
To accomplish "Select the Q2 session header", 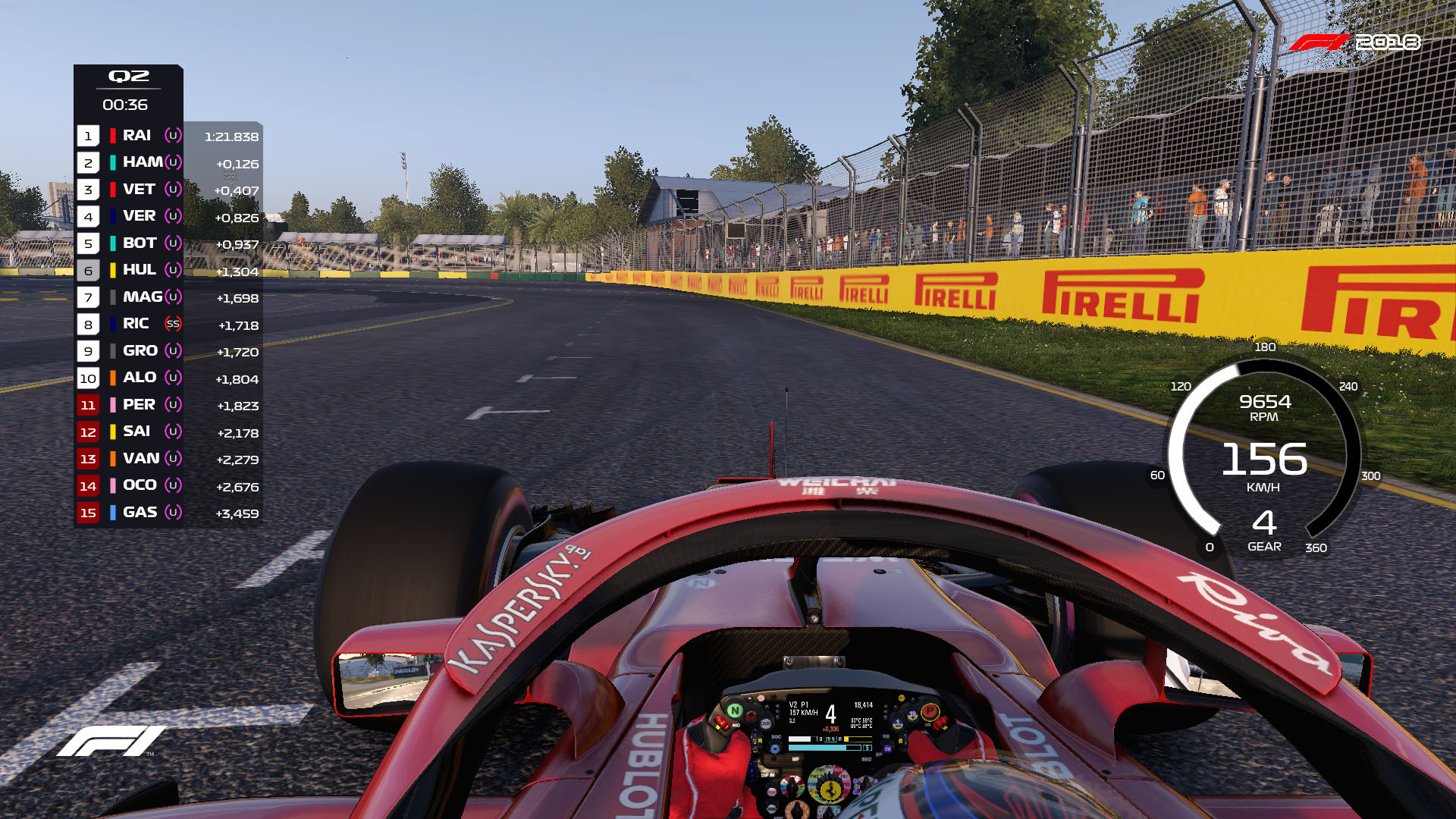I will click(127, 76).
